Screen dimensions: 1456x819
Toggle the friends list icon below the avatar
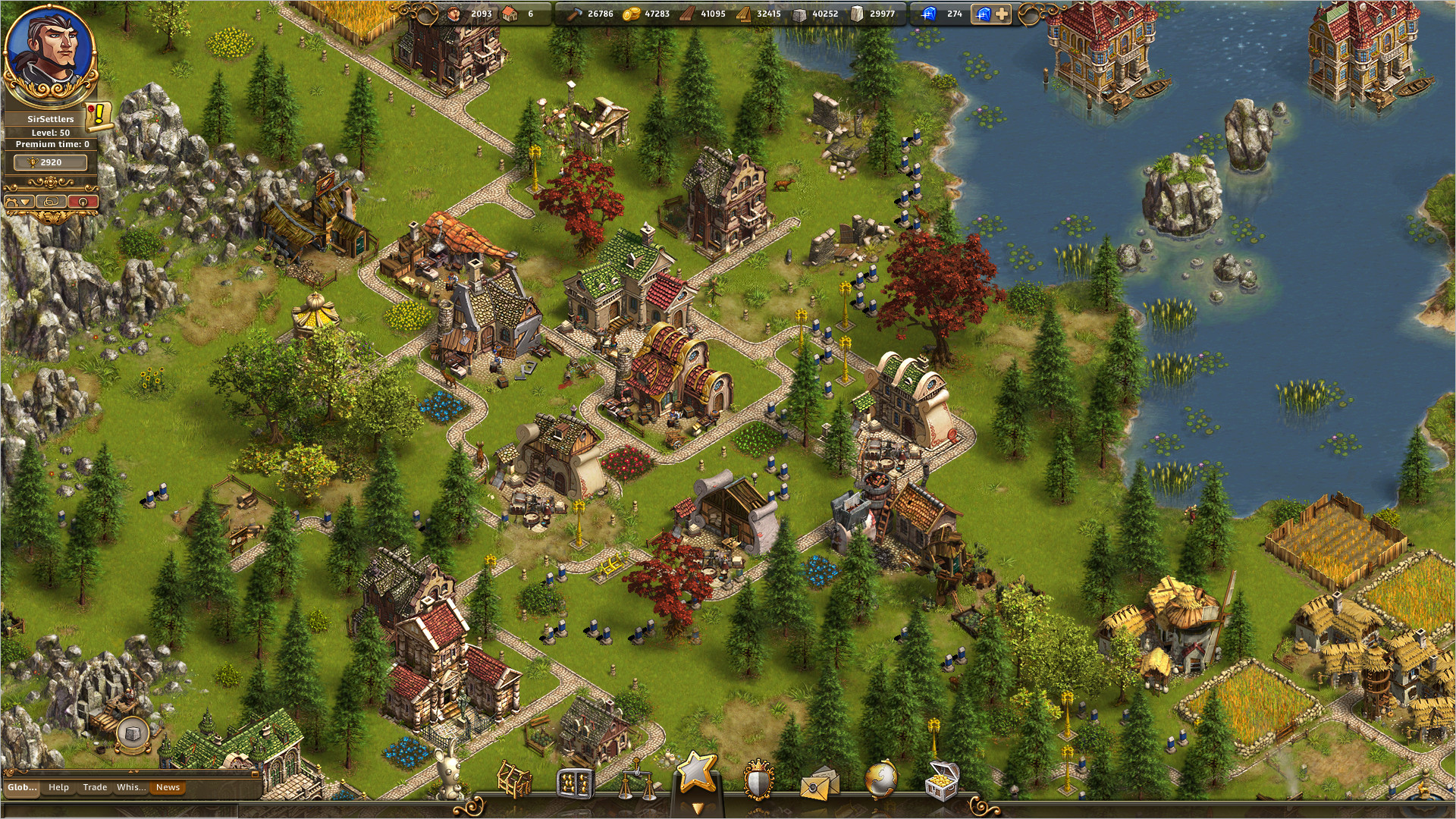(50, 202)
